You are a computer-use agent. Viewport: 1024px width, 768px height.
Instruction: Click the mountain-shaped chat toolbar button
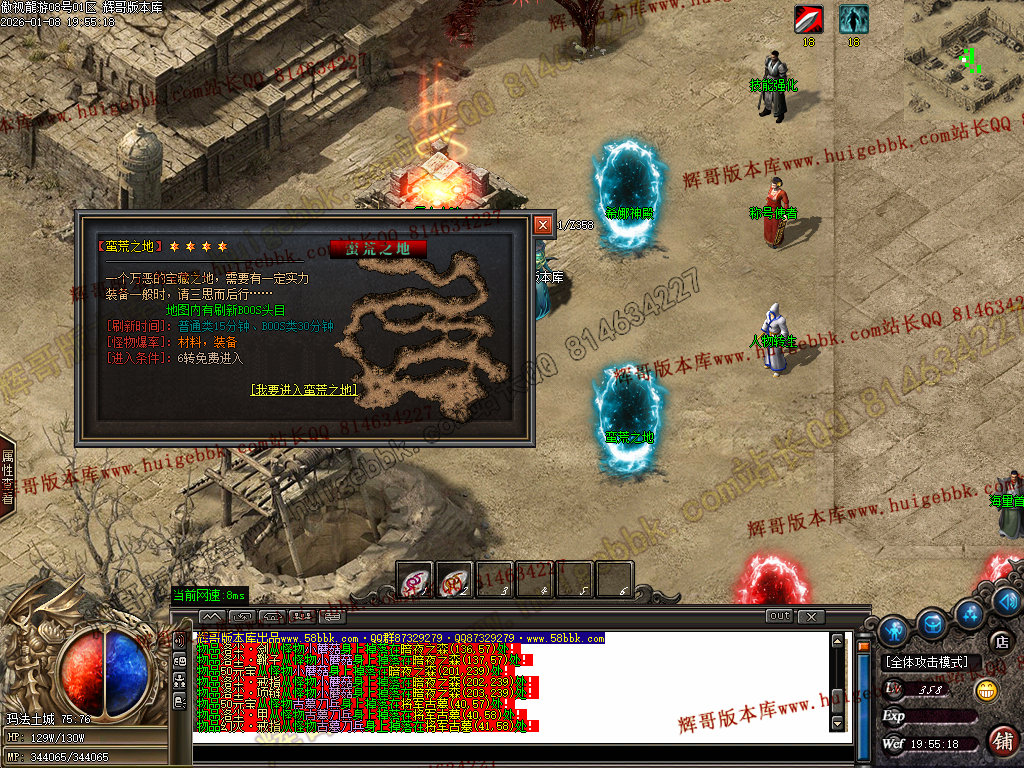(x=211, y=616)
